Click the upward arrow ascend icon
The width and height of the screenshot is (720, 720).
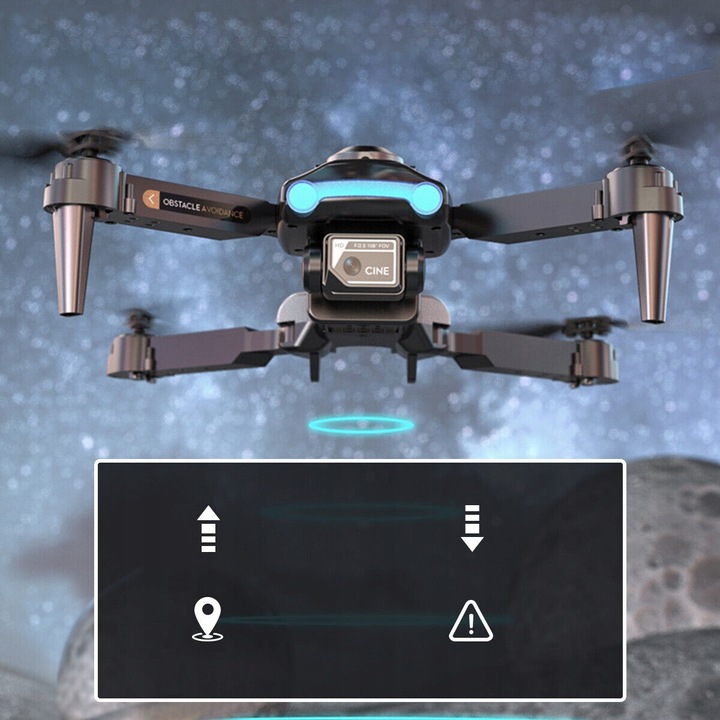208,529
